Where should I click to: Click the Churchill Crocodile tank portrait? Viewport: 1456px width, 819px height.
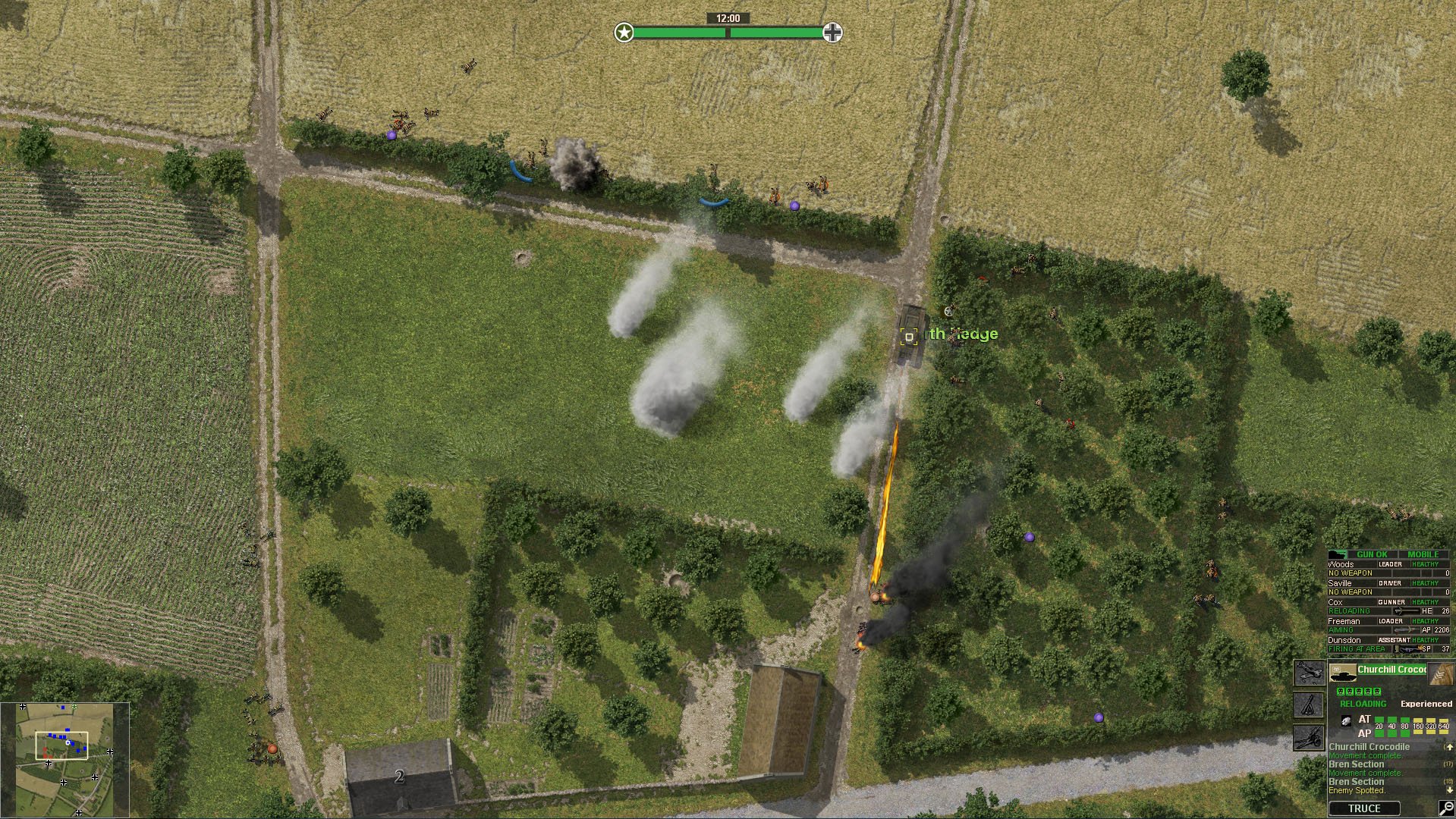pyautogui.click(x=1344, y=673)
